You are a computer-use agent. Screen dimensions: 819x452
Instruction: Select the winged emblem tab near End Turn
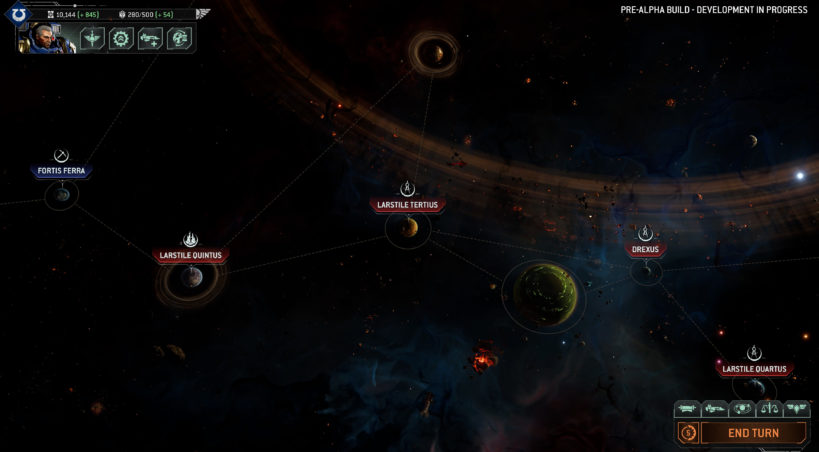pyautogui.click(x=796, y=408)
